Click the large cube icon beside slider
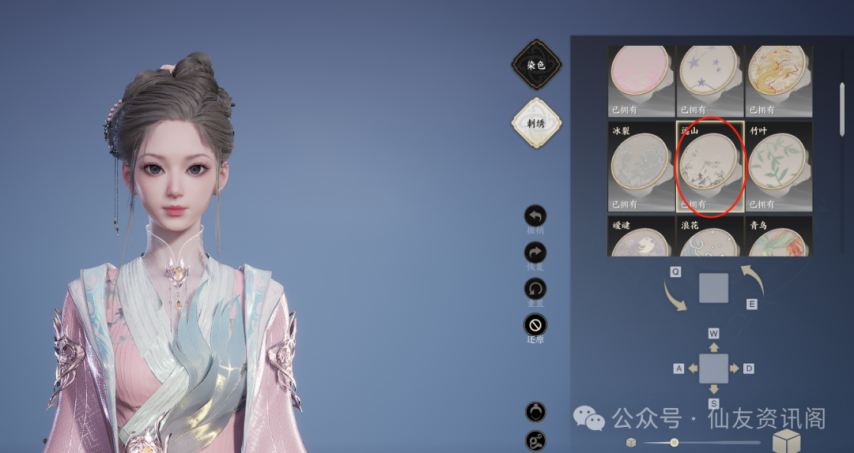This screenshot has width=854, height=453. [x=788, y=441]
